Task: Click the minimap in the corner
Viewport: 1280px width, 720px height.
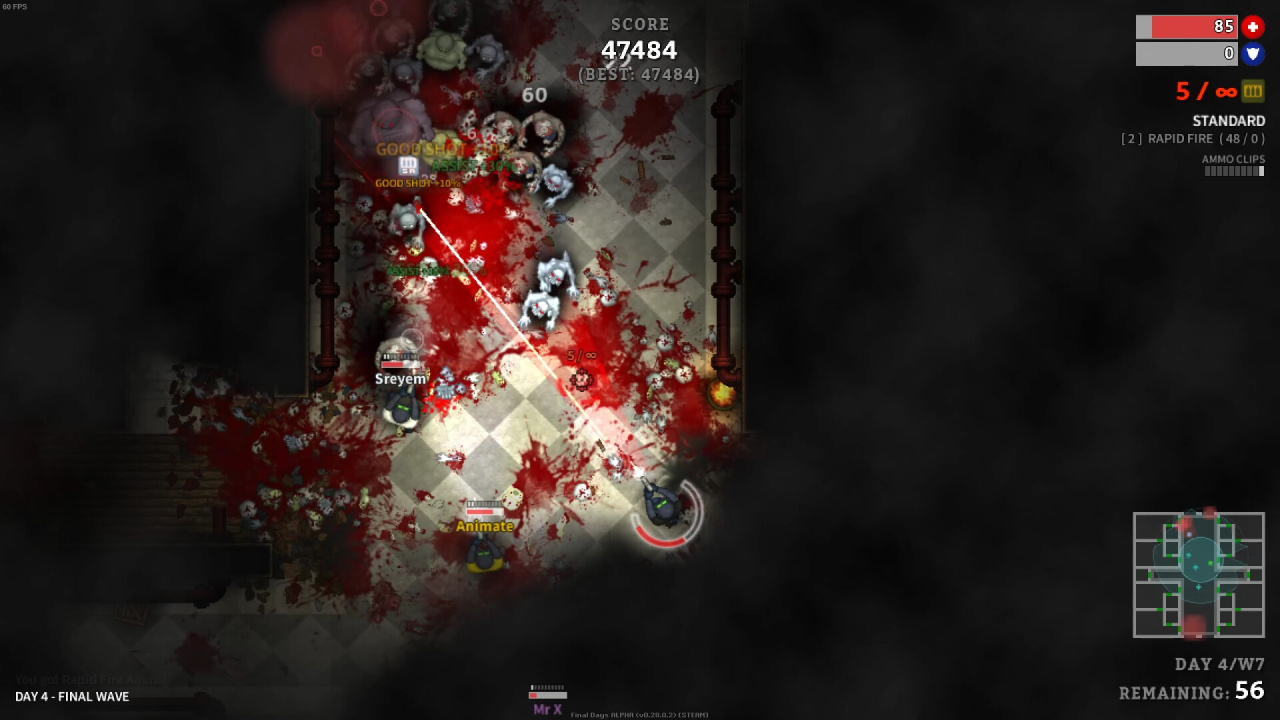Action: point(1198,575)
